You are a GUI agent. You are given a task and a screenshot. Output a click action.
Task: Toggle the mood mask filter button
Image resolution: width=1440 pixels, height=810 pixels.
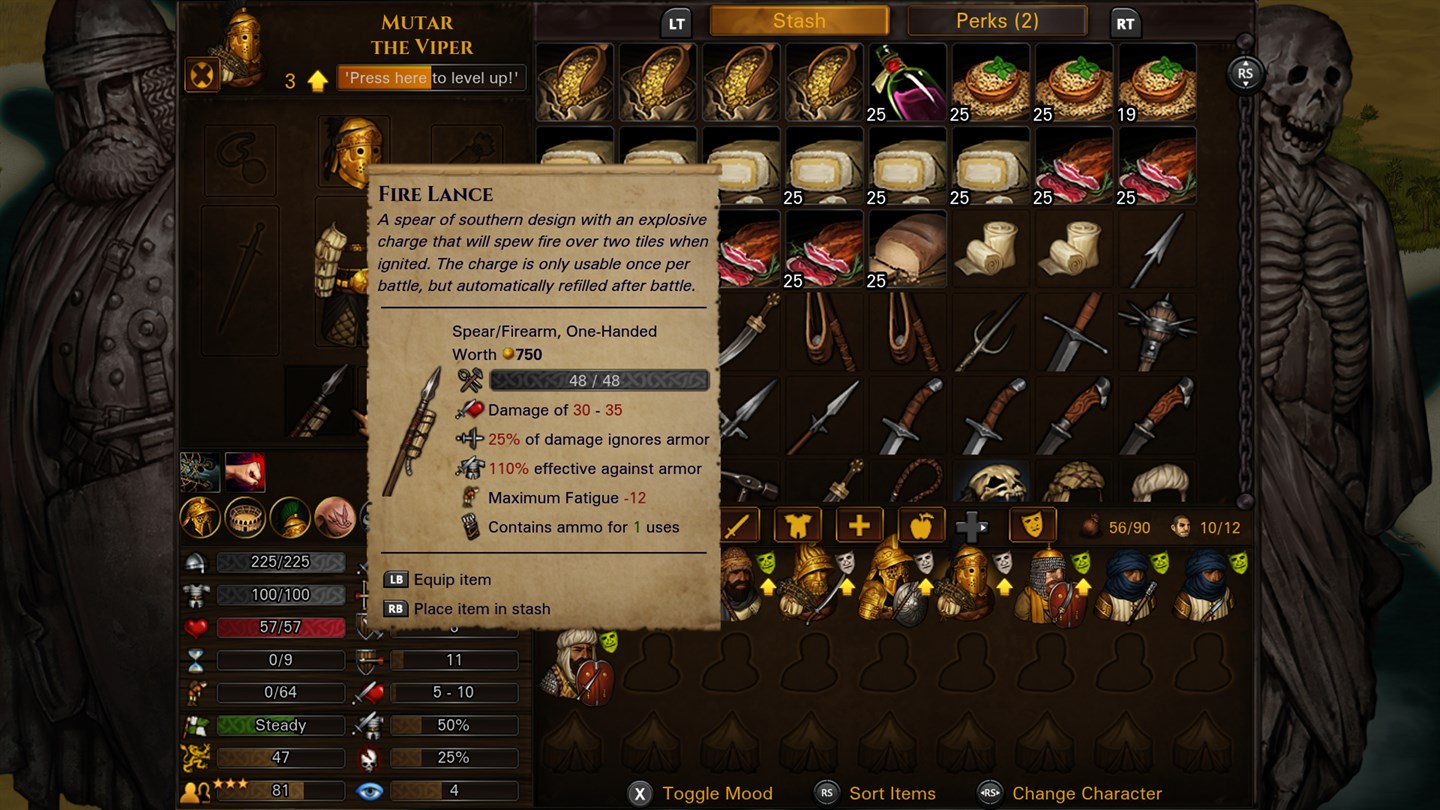pyautogui.click(x=1032, y=526)
